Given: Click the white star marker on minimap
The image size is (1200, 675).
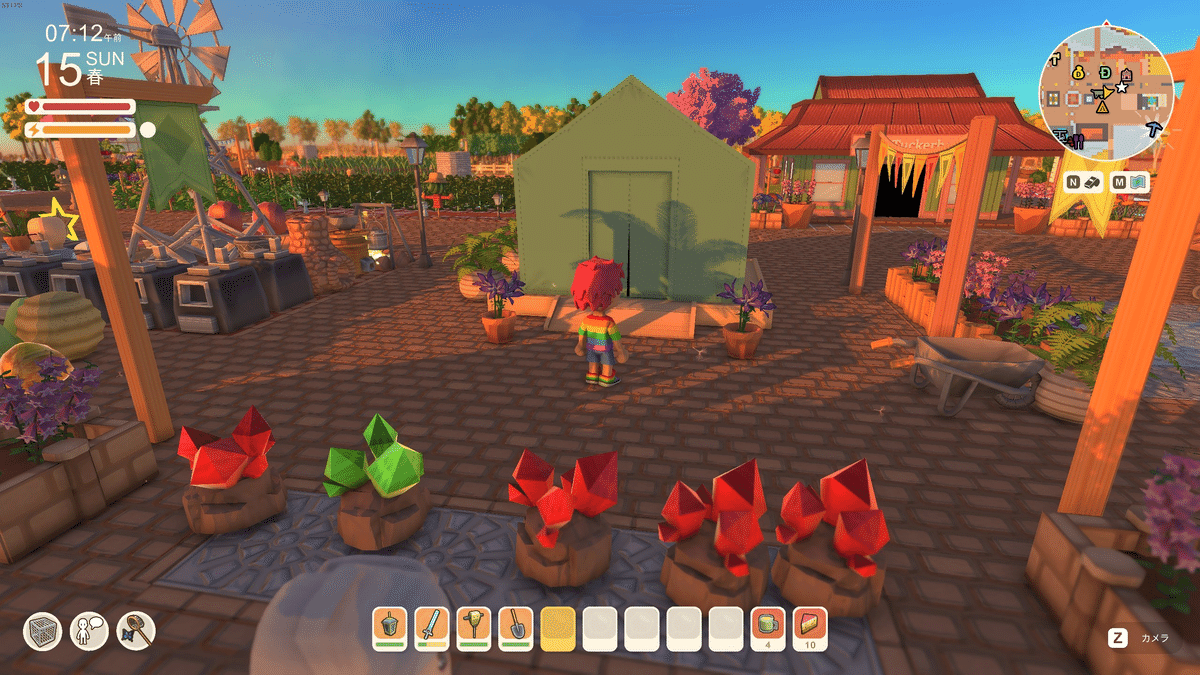Looking at the screenshot, I should (1122, 88).
